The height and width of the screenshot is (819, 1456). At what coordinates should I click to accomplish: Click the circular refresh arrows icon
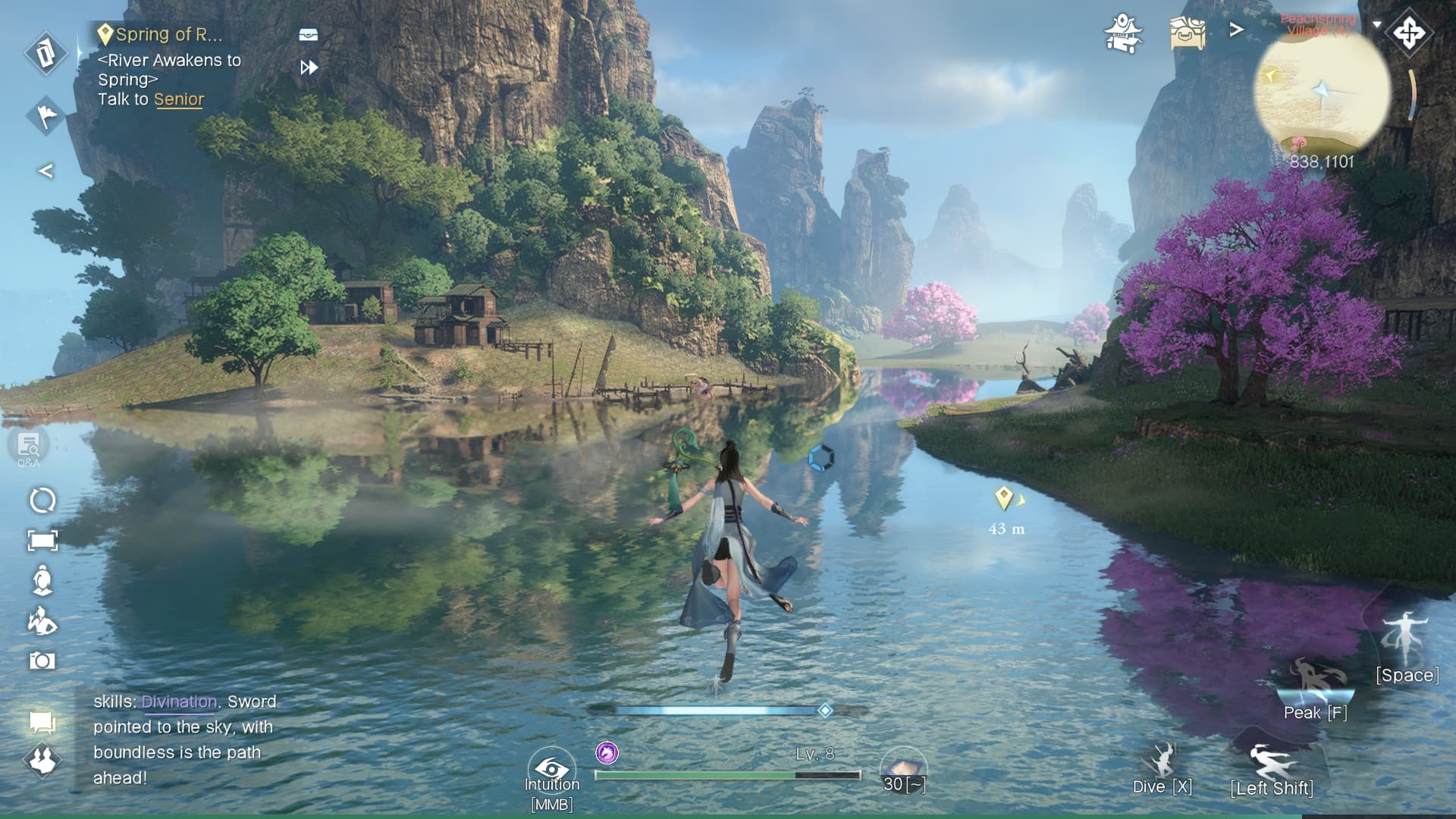[42, 500]
